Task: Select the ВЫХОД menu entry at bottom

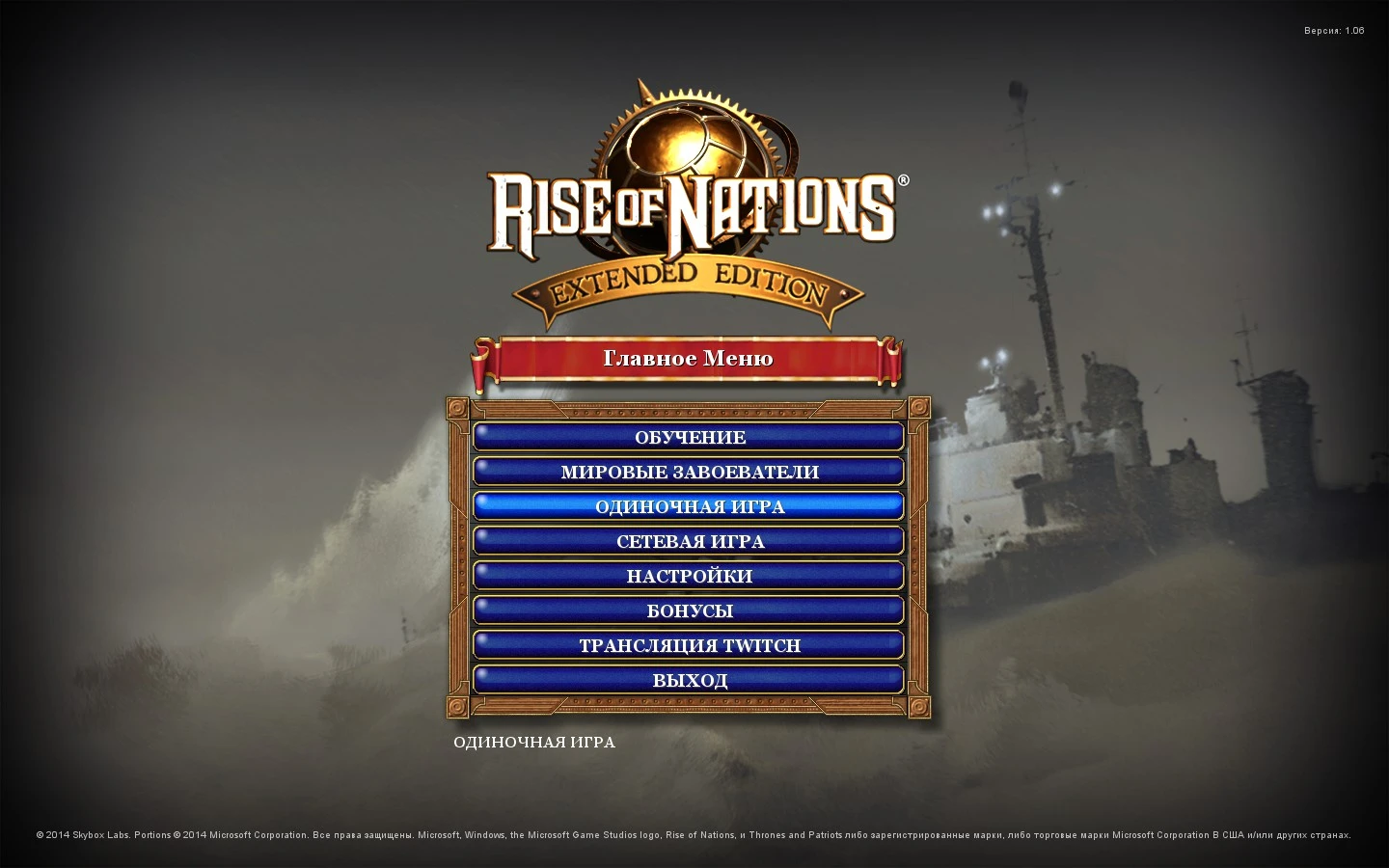Action: point(689,679)
